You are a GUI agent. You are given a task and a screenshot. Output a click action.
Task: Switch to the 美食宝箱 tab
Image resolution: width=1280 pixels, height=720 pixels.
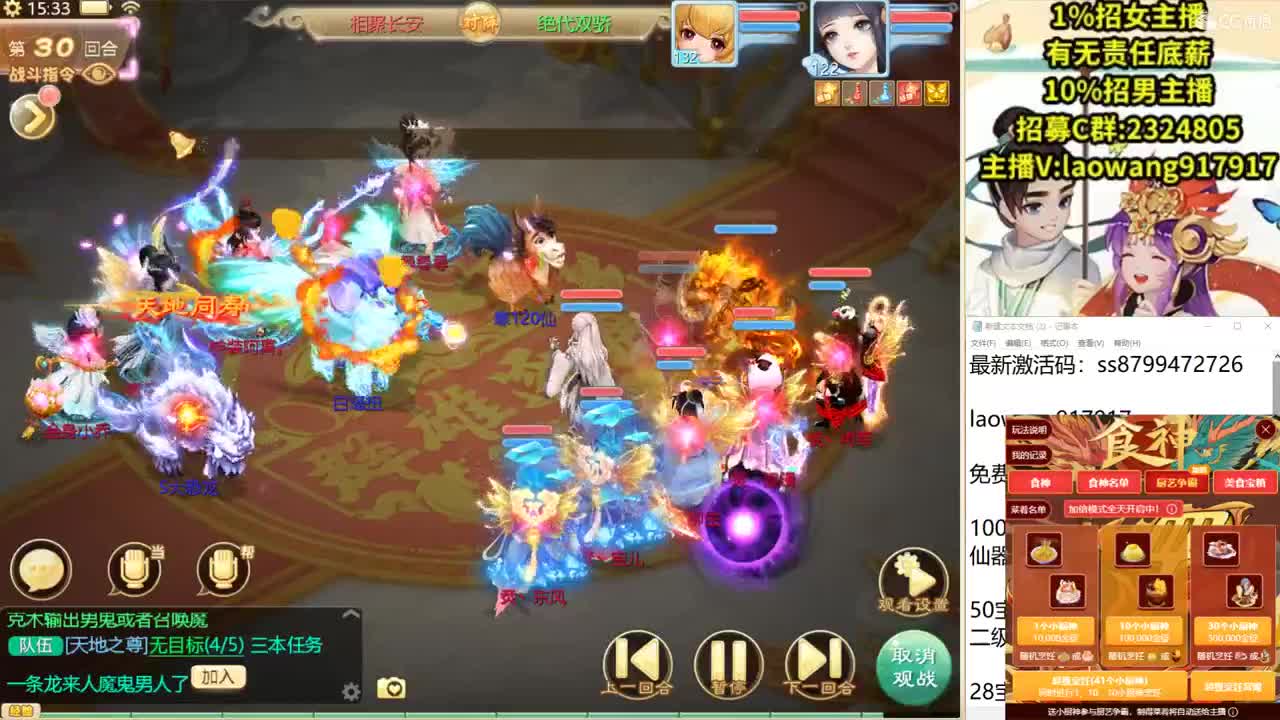click(1244, 482)
